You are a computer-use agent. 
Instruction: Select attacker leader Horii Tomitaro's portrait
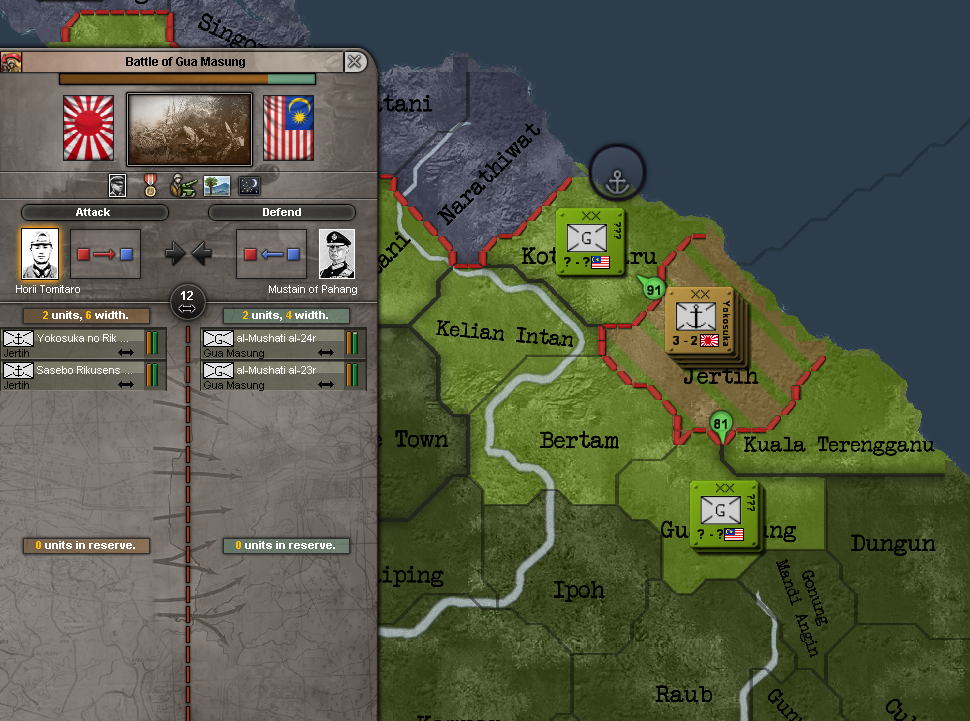[40, 254]
